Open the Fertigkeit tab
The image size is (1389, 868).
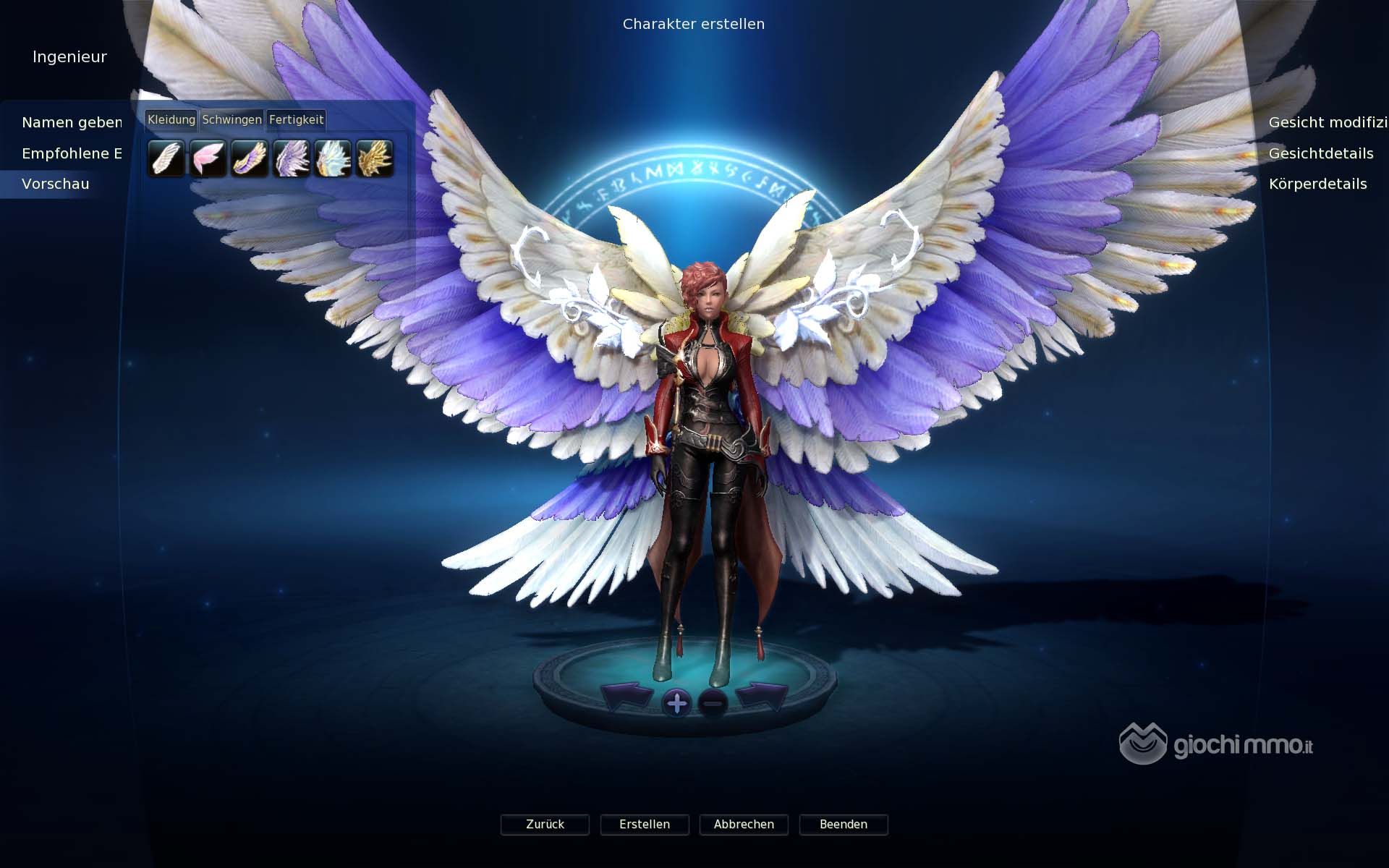[296, 119]
